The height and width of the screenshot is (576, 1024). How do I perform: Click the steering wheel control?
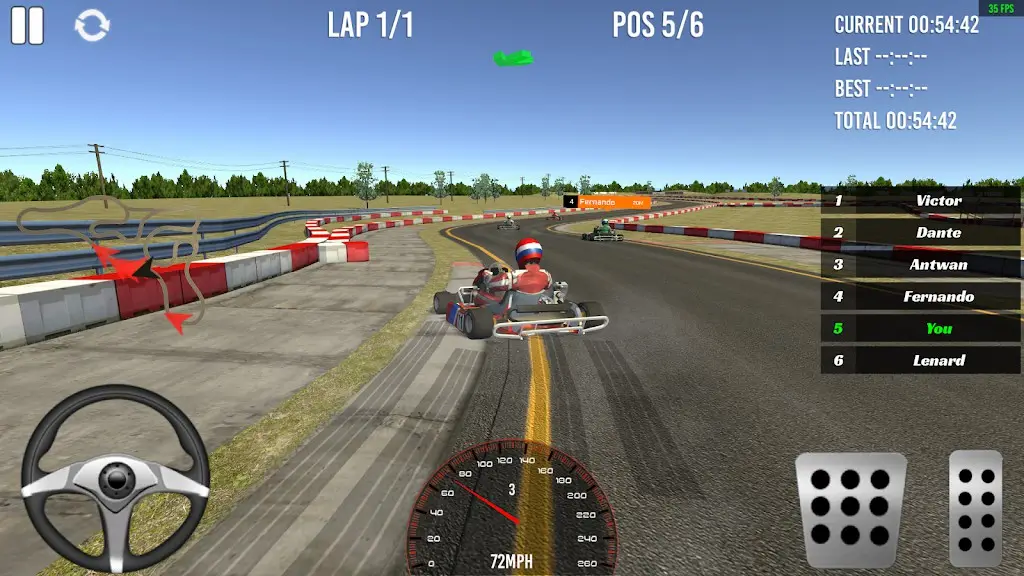point(115,479)
